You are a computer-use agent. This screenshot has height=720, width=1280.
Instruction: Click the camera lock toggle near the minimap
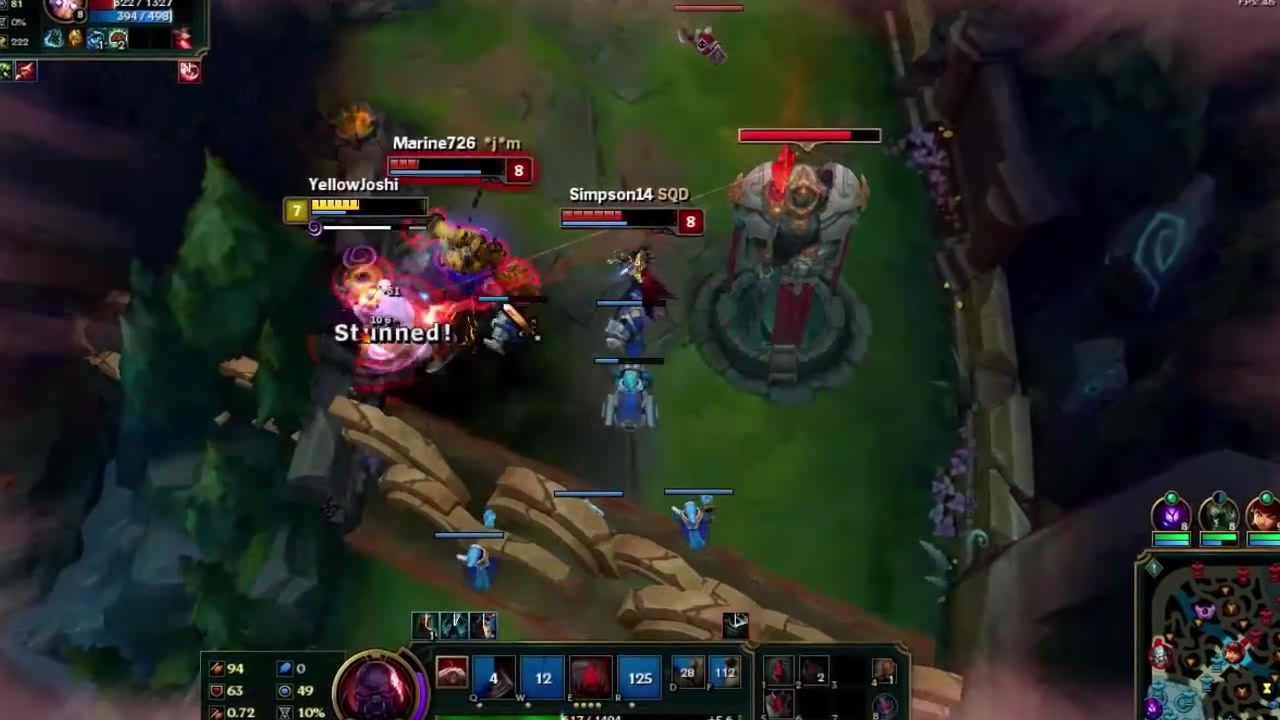coord(1154,567)
